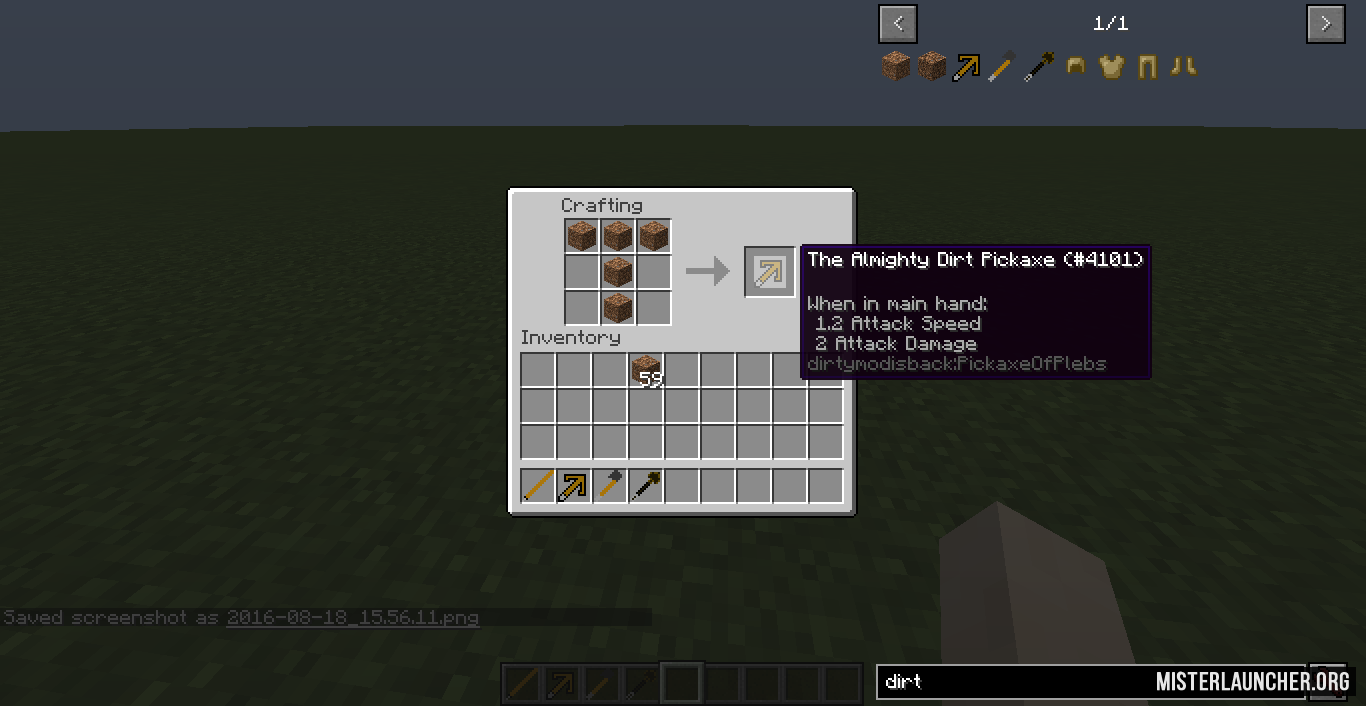
Task: Pick up the stack of 59 dirt
Action: 646,370
